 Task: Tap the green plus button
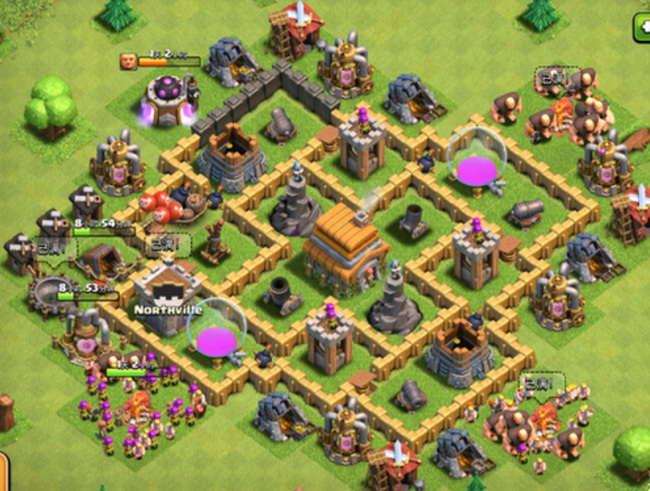[x=641, y=28]
